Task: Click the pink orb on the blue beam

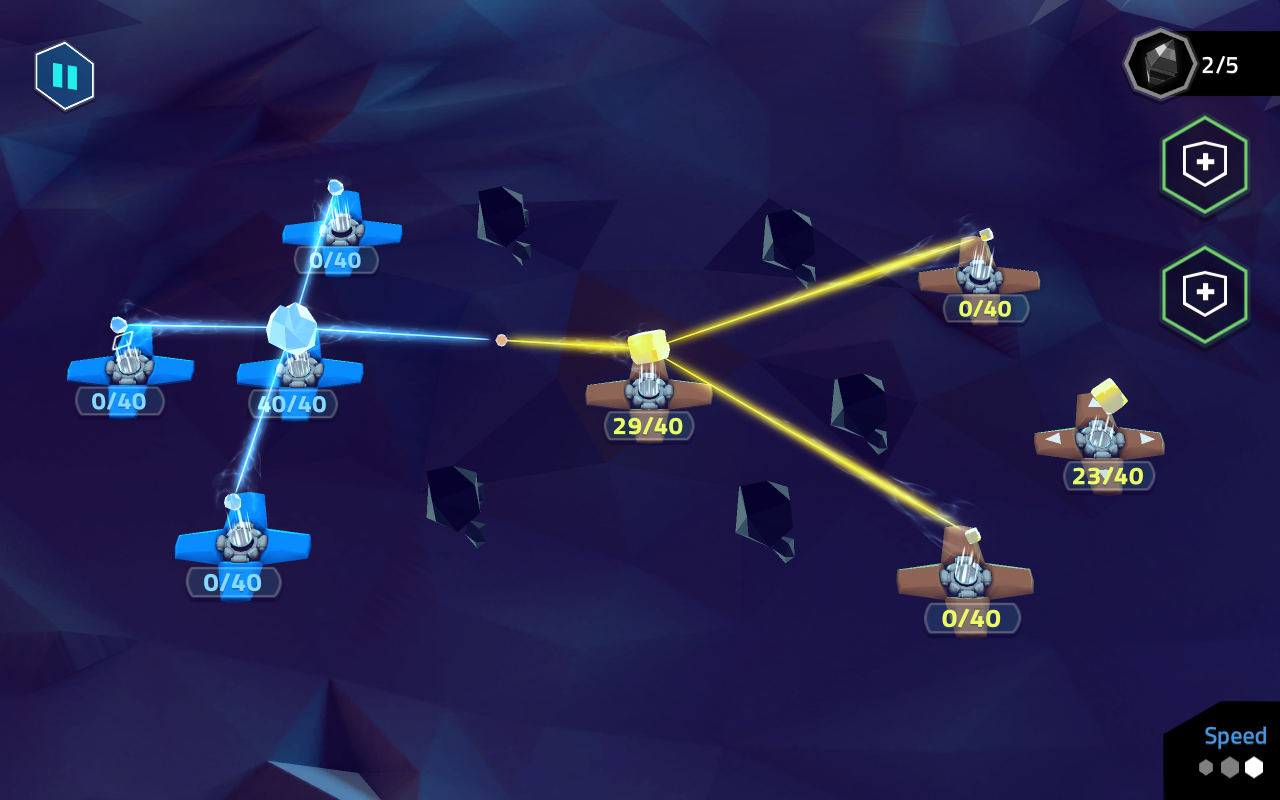Action: [500, 340]
